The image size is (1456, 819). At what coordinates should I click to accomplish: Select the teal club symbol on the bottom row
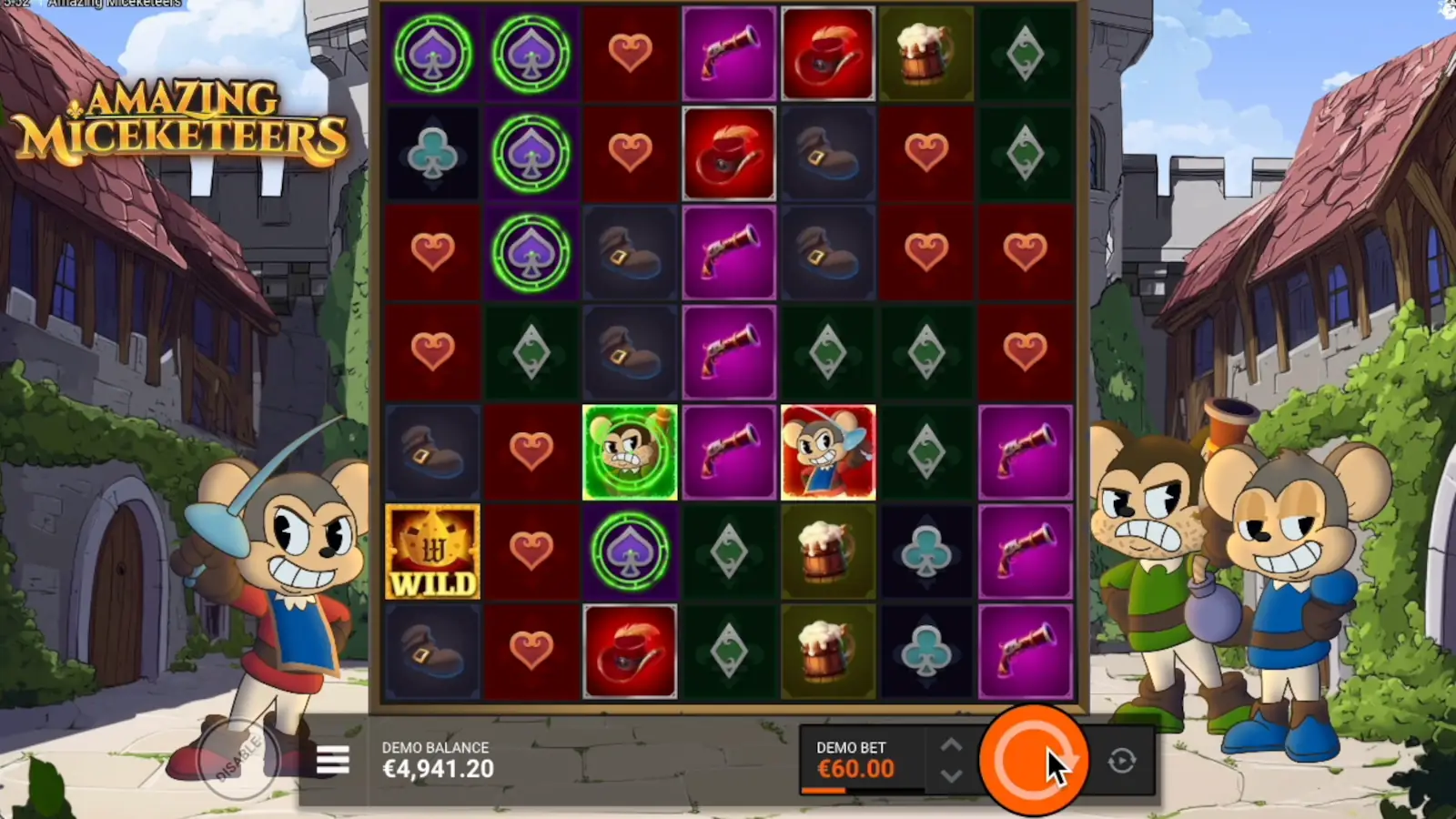(x=926, y=652)
